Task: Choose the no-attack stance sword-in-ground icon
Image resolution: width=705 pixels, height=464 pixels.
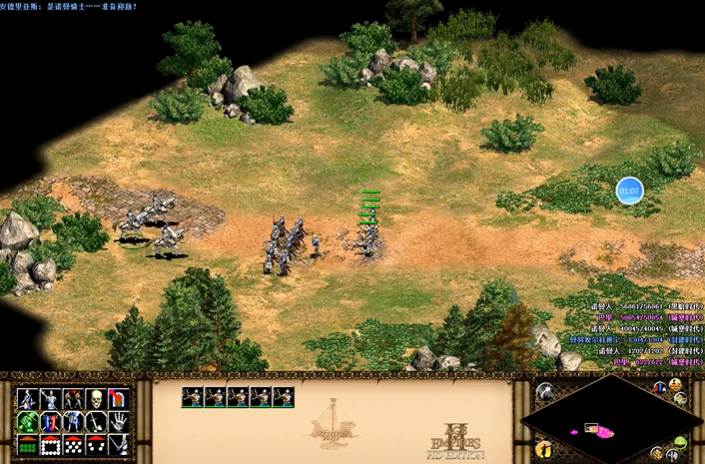Action: (x=95, y=422)
